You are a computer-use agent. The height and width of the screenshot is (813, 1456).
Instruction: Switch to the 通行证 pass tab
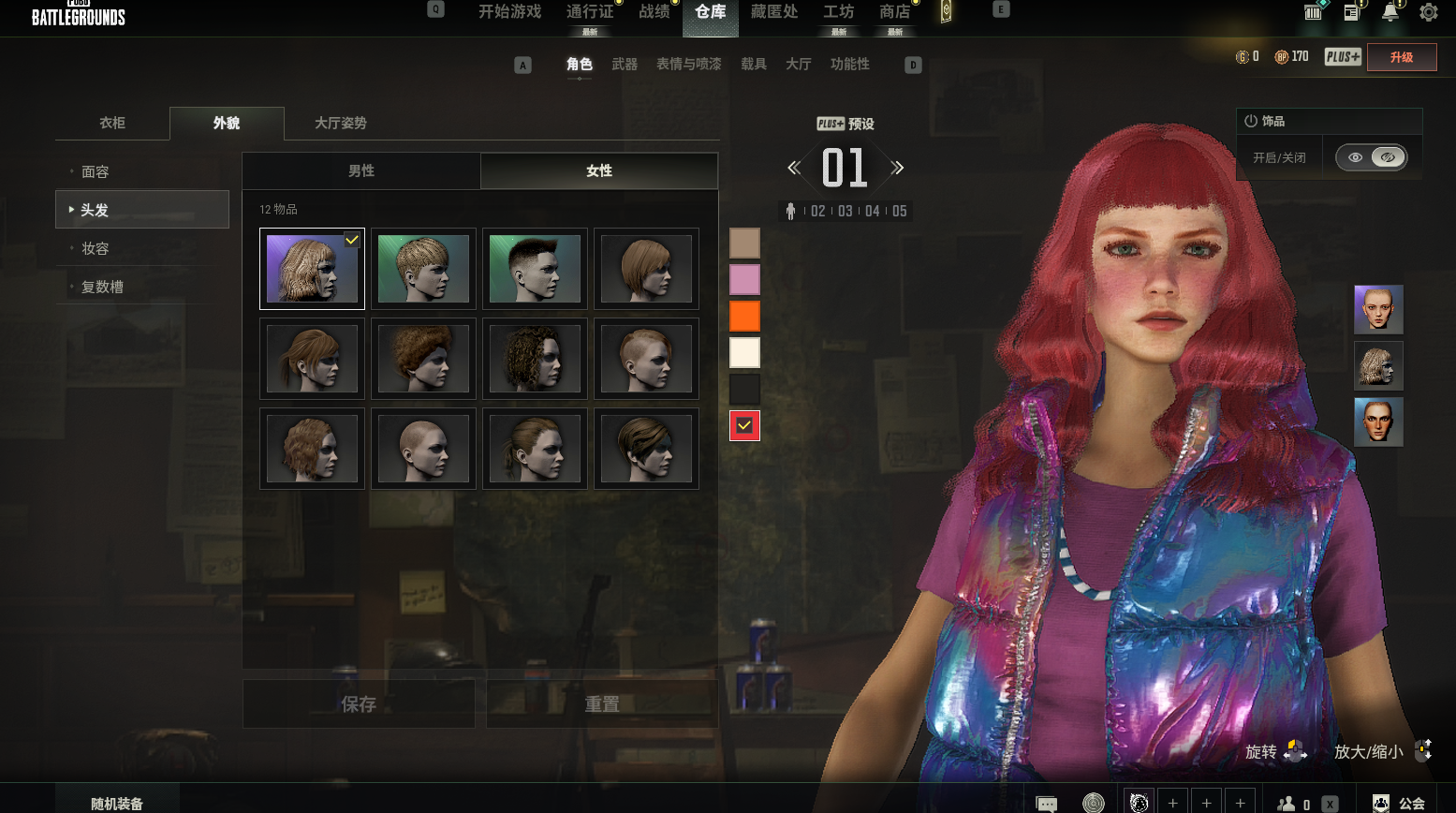pos(590,12)
